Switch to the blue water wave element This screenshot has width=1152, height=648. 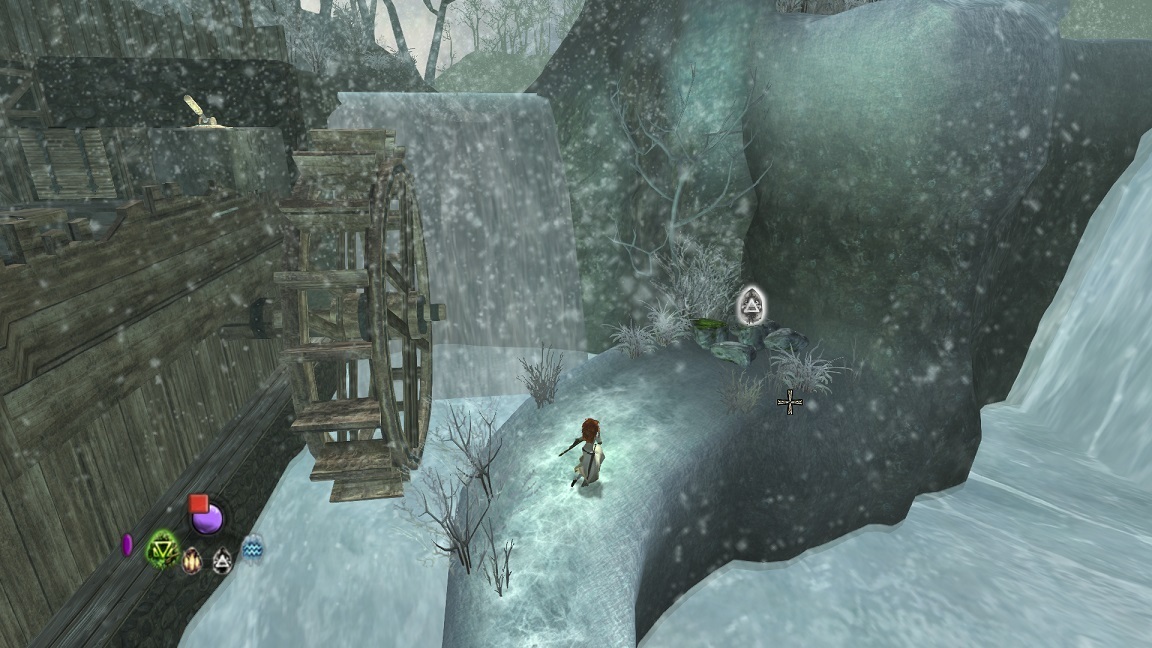tap(253, 546)
